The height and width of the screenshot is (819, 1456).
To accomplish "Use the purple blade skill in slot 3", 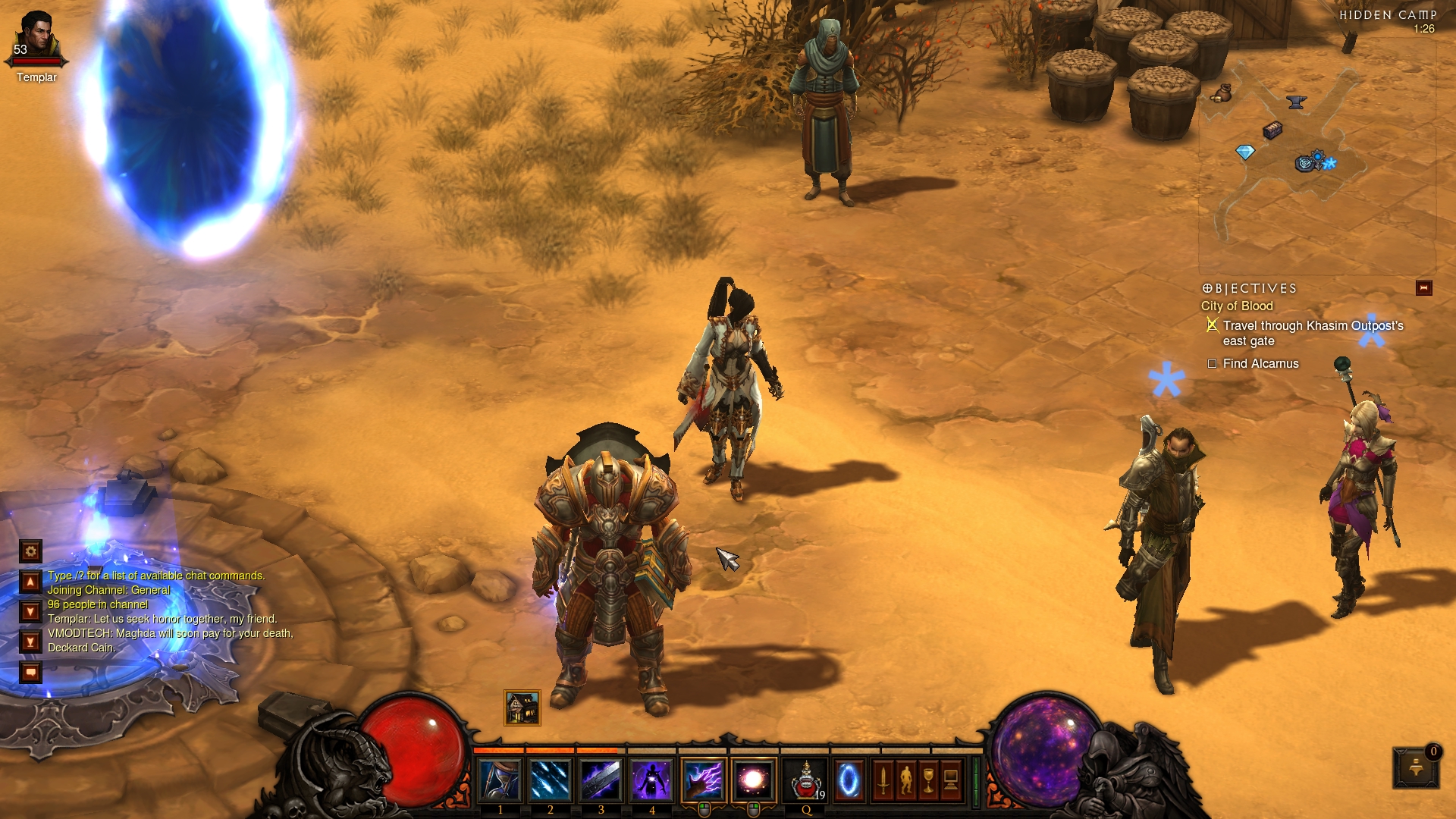I will pyautogui.click(x=601, y=780).
